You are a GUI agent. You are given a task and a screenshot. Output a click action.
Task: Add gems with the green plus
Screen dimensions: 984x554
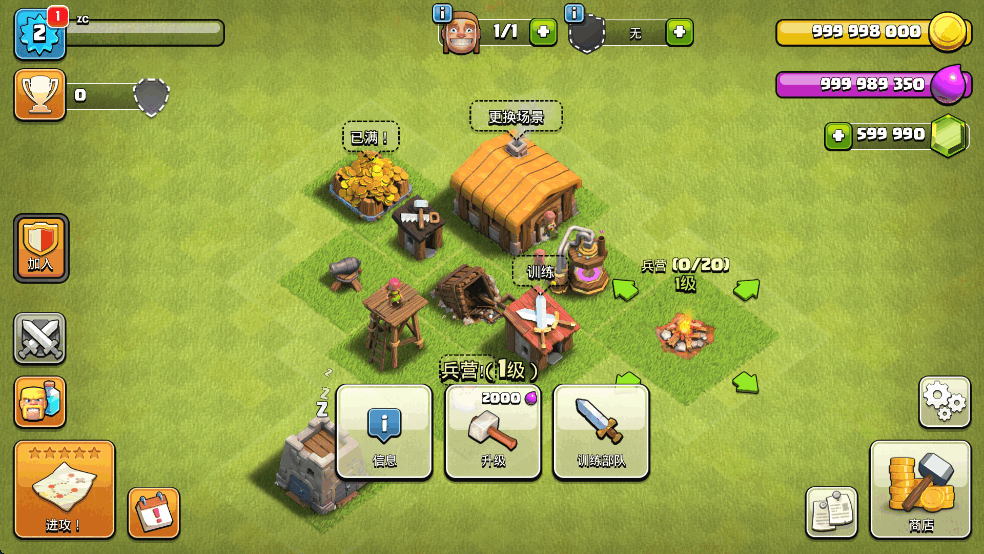(839, 135)
